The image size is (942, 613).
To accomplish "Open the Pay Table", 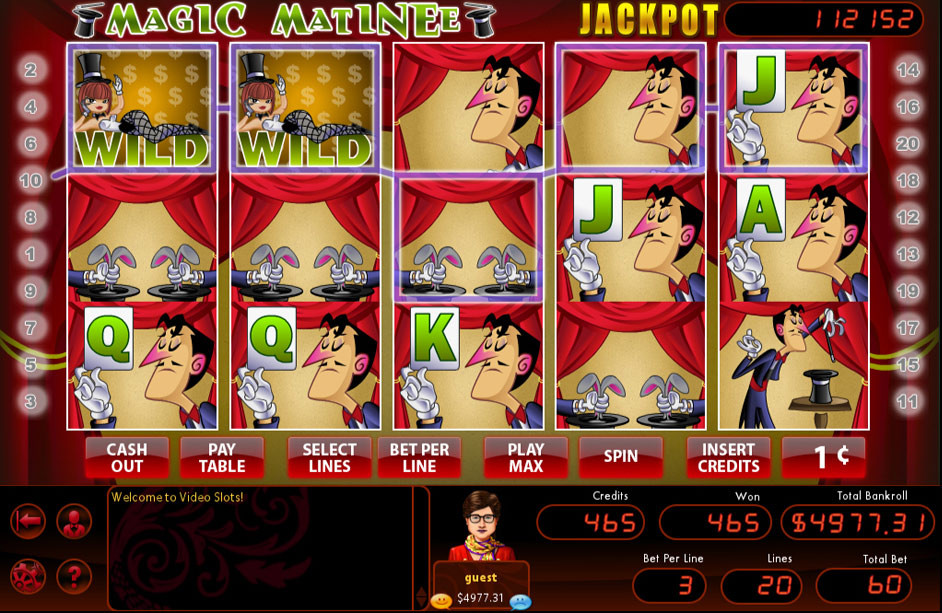I will click(222, 458).
